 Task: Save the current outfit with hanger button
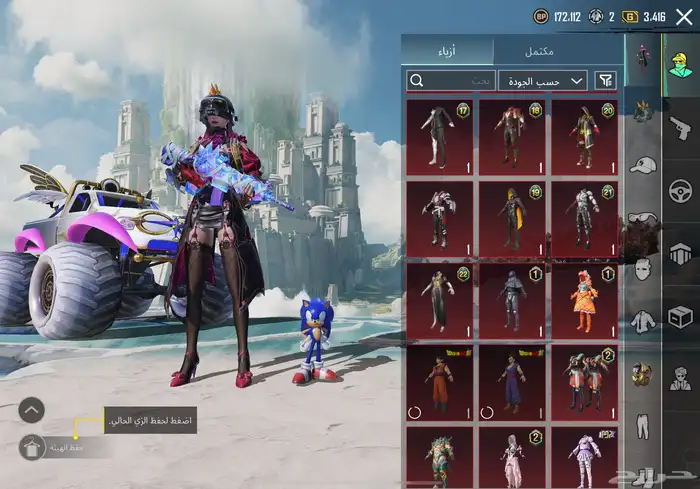click(32, 449)
